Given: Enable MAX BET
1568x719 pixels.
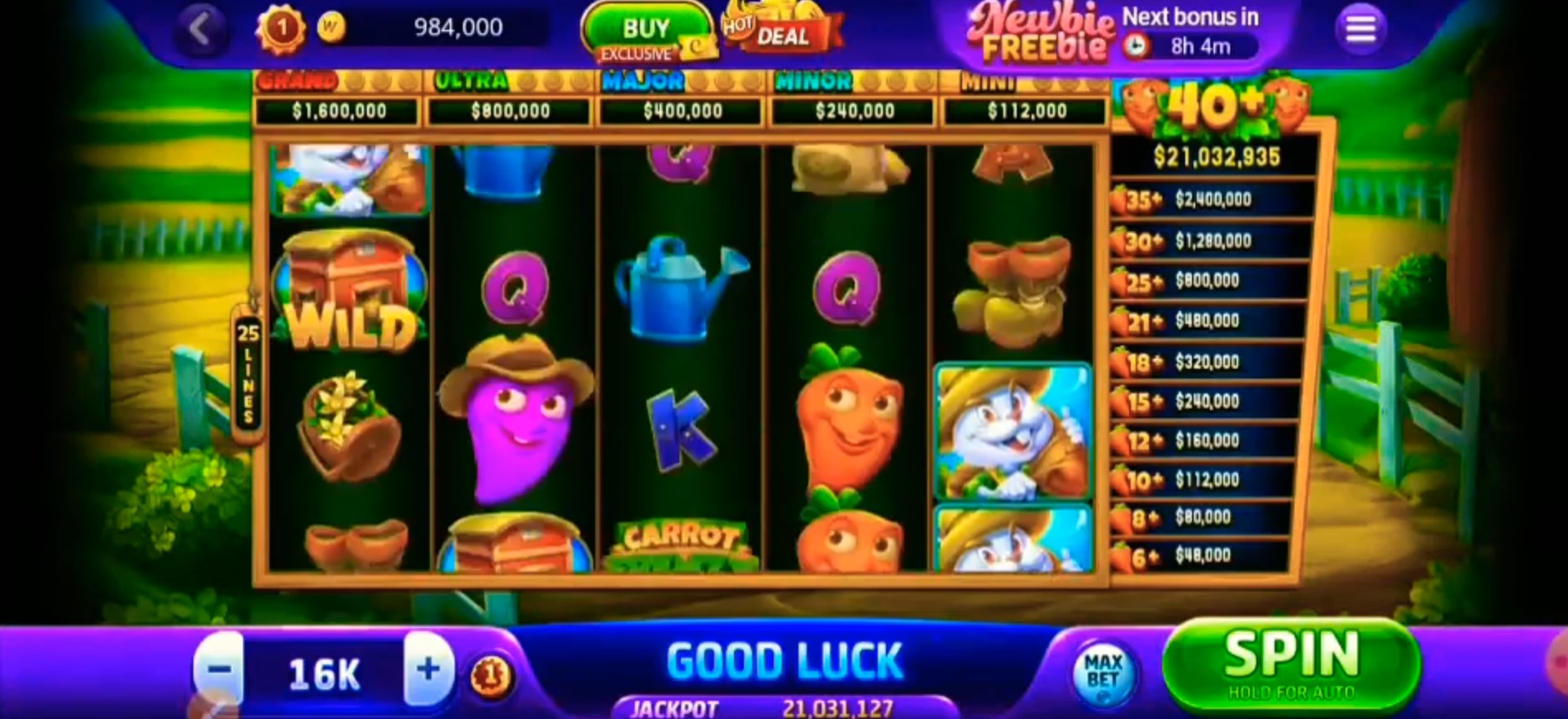Looking at the screenshot, I should [1103, 671].
